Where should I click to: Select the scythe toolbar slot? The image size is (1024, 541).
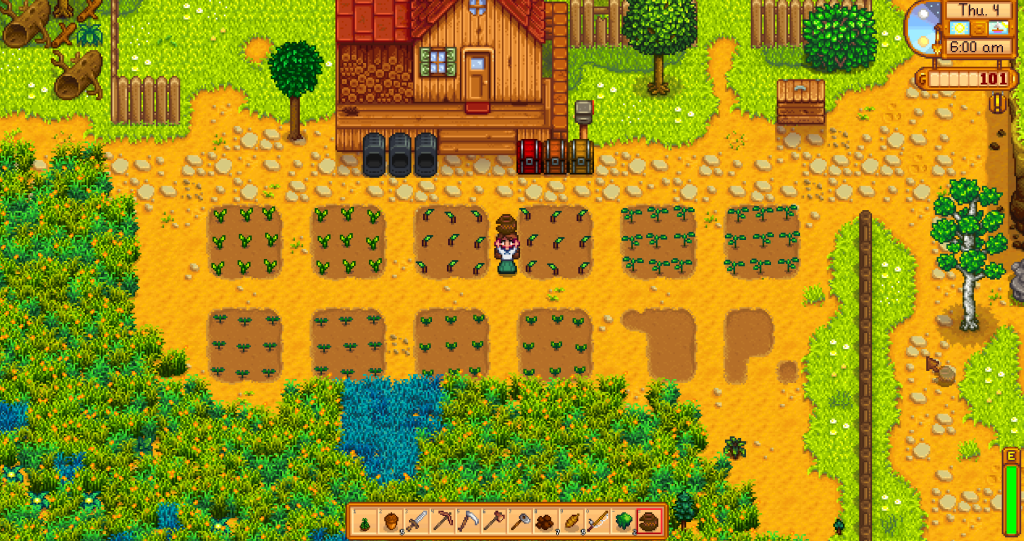[x=469, y=521]
